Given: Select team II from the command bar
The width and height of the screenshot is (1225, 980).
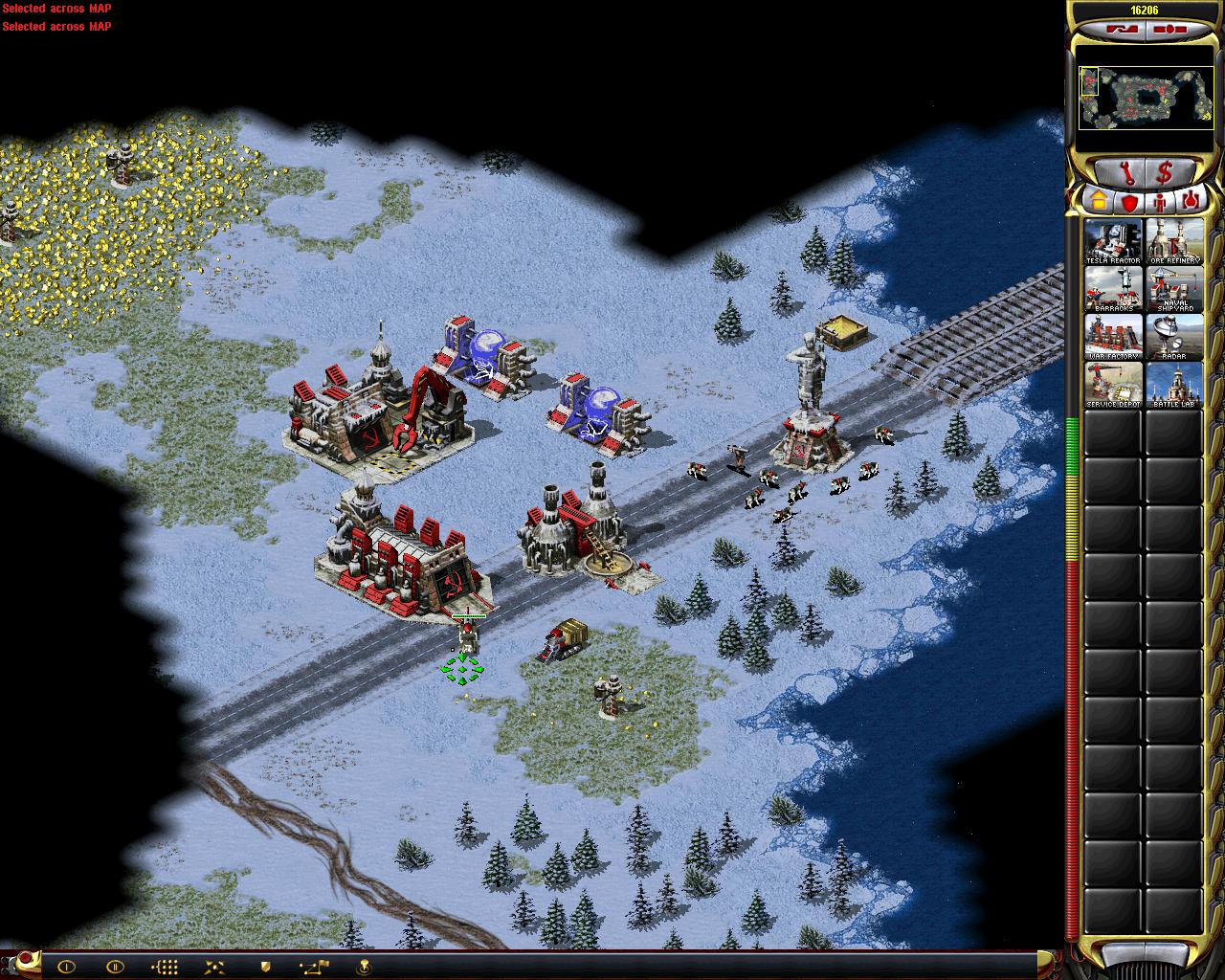Looking at the screenshot, I should pos(115,967).
